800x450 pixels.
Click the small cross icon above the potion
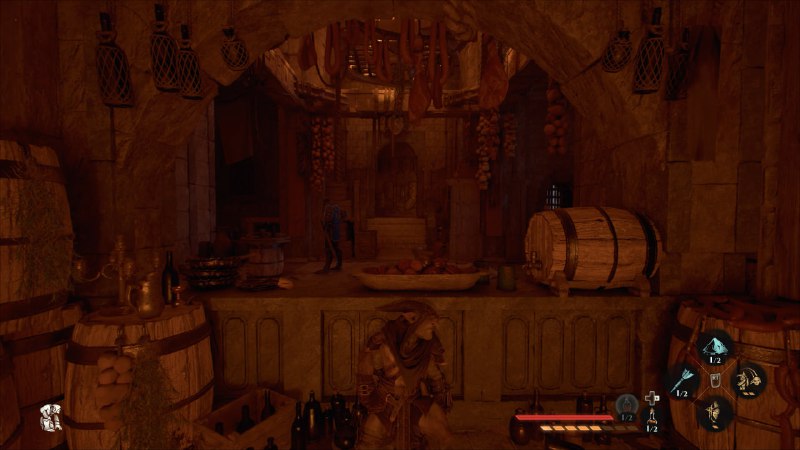[652, 397]
